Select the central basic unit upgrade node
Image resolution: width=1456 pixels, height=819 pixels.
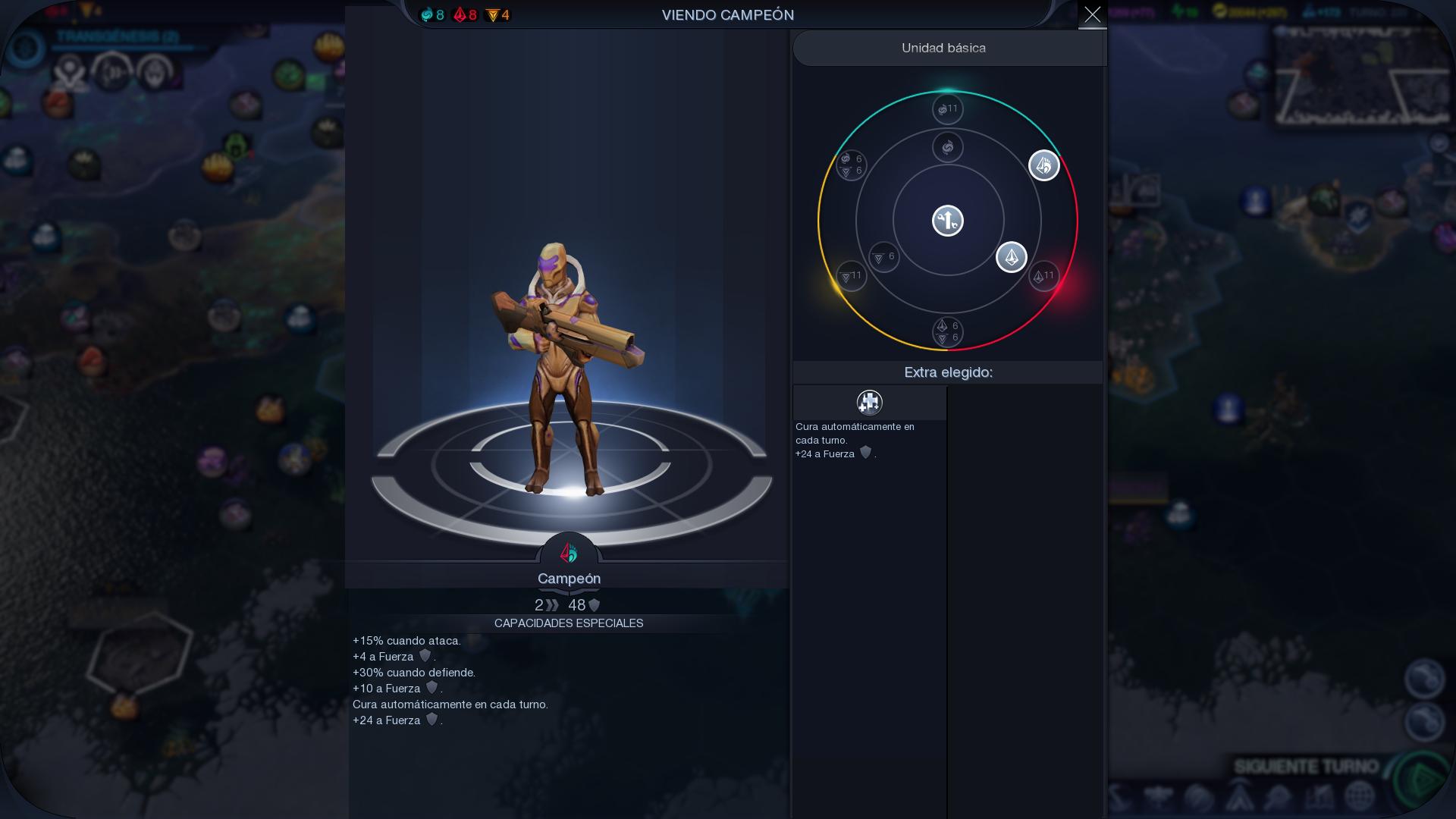[x=947, y=221]
